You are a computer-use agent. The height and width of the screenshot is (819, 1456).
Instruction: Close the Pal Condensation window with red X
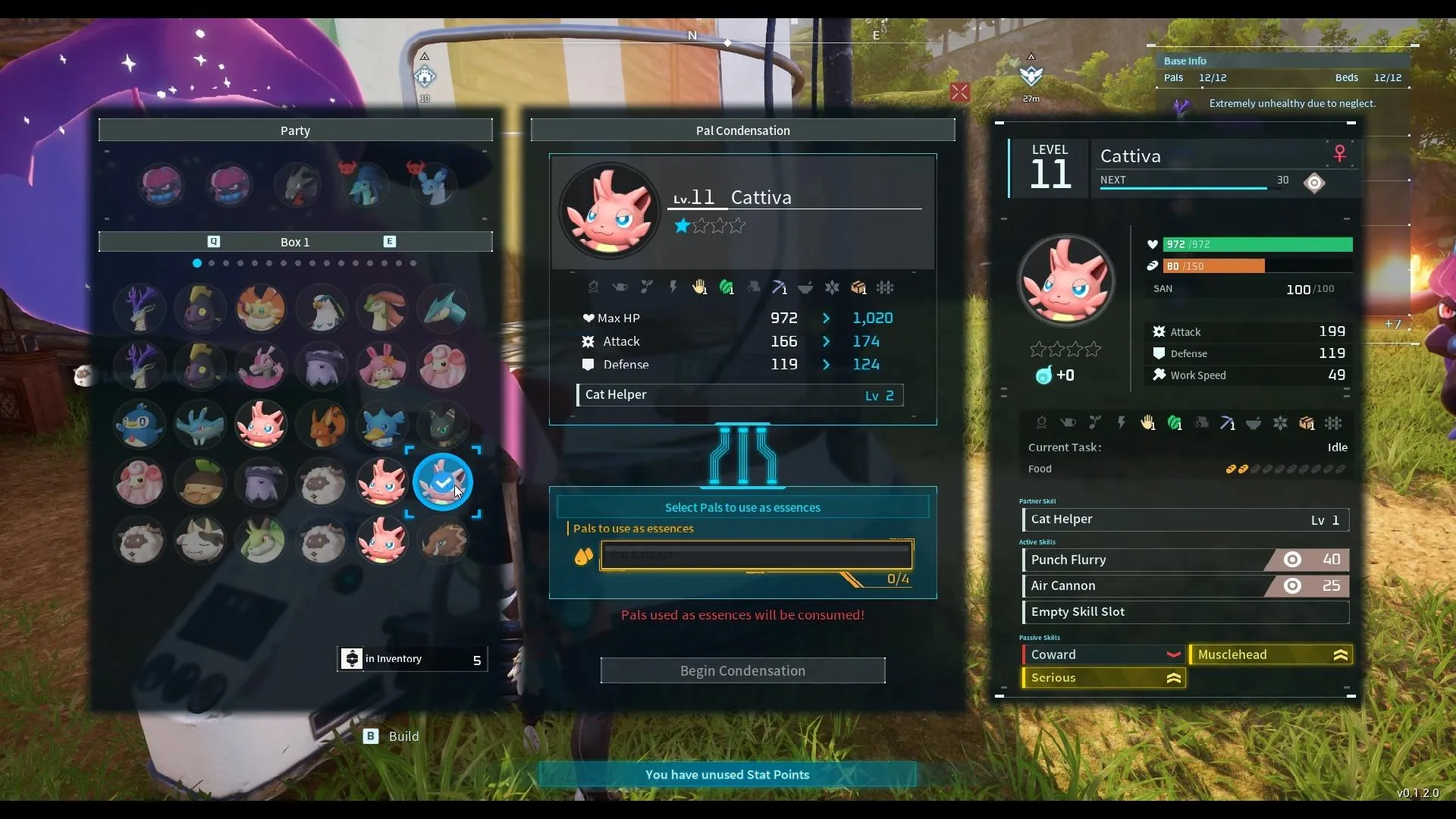tap(959, 93)
